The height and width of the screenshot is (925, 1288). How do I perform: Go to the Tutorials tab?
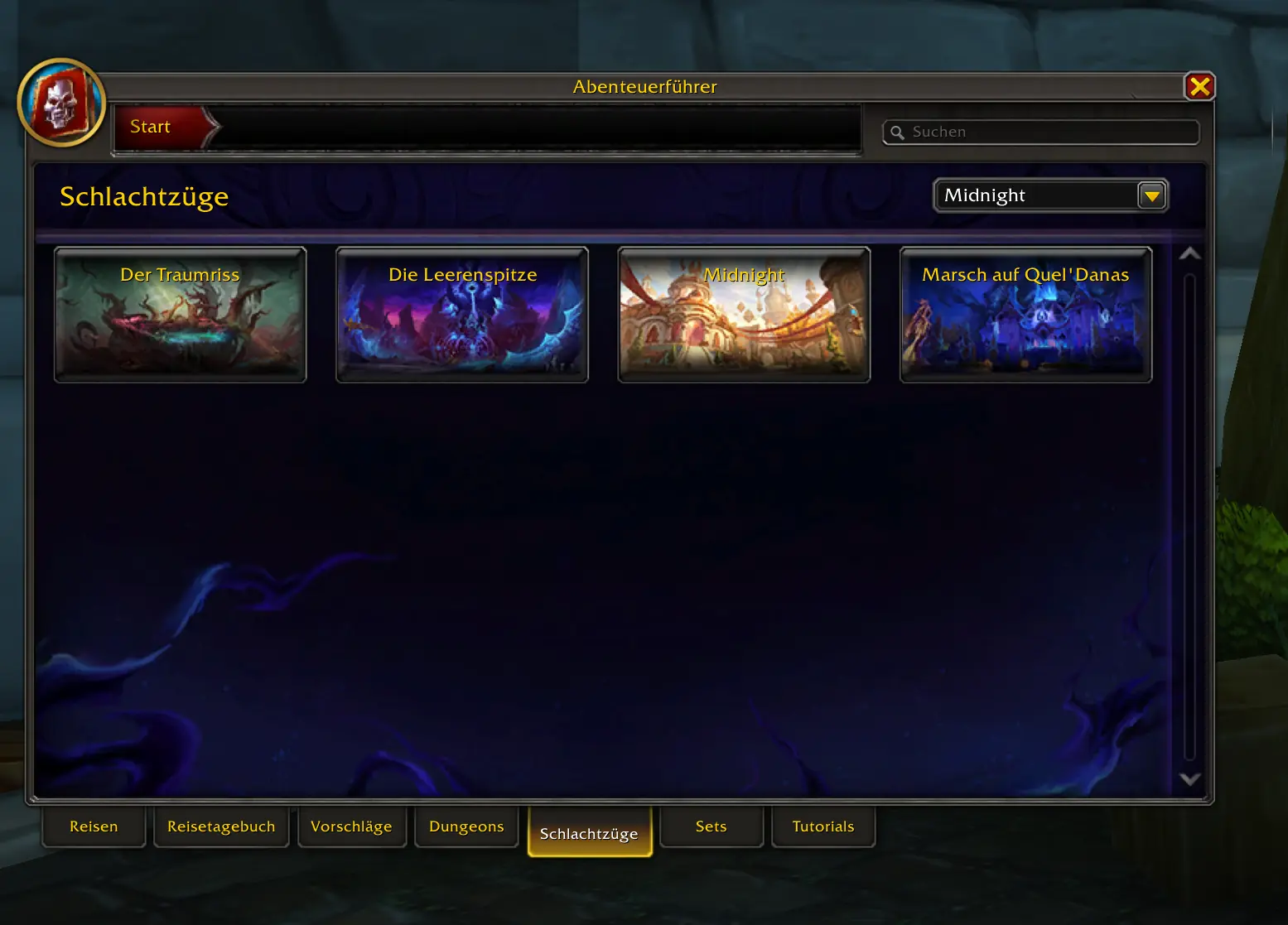pyautogui.click(x=822, y=826)
